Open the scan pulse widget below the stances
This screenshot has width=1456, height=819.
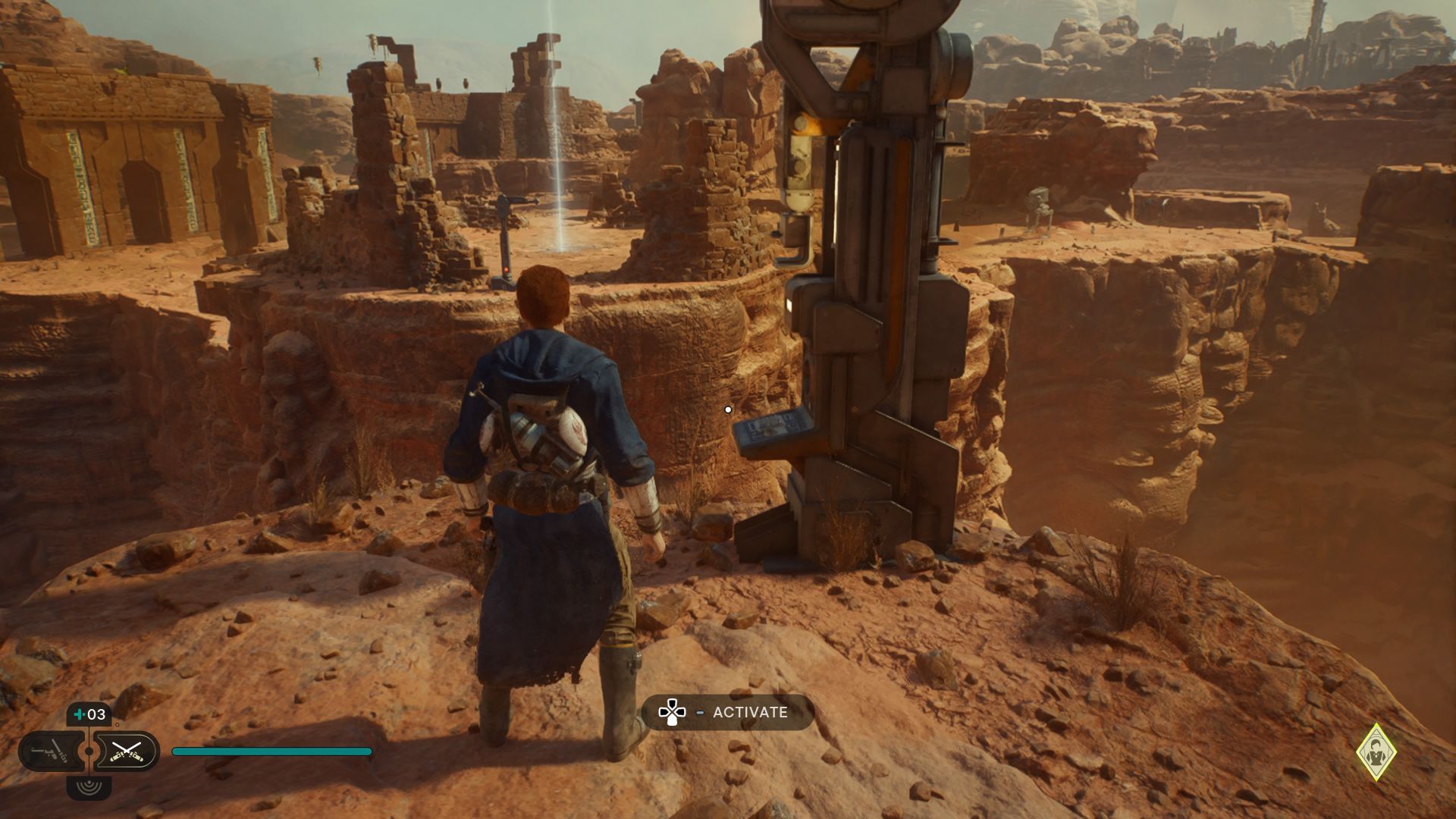(x=89, y=787)
